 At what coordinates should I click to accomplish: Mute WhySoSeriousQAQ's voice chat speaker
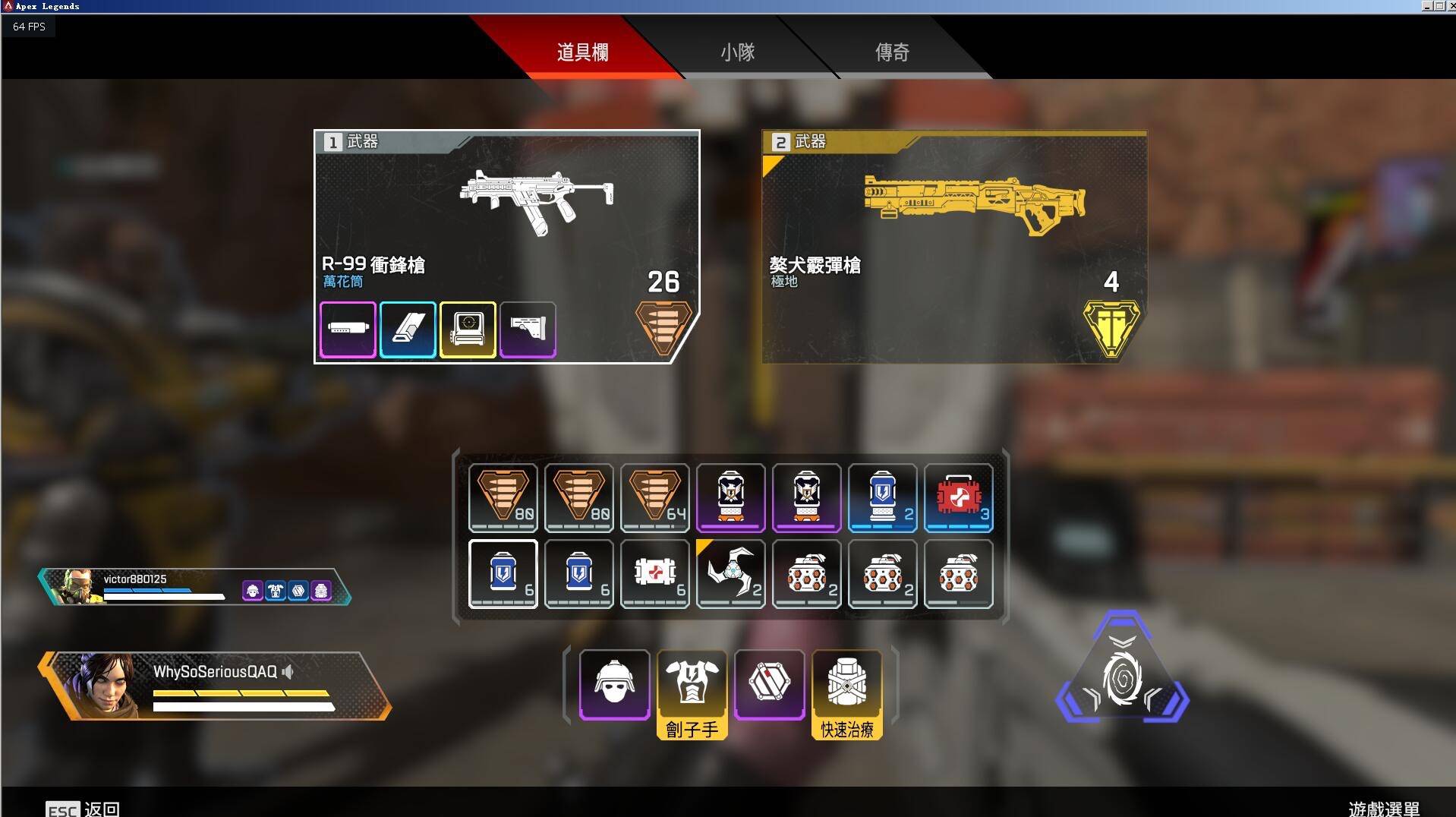tap(288, 671)
